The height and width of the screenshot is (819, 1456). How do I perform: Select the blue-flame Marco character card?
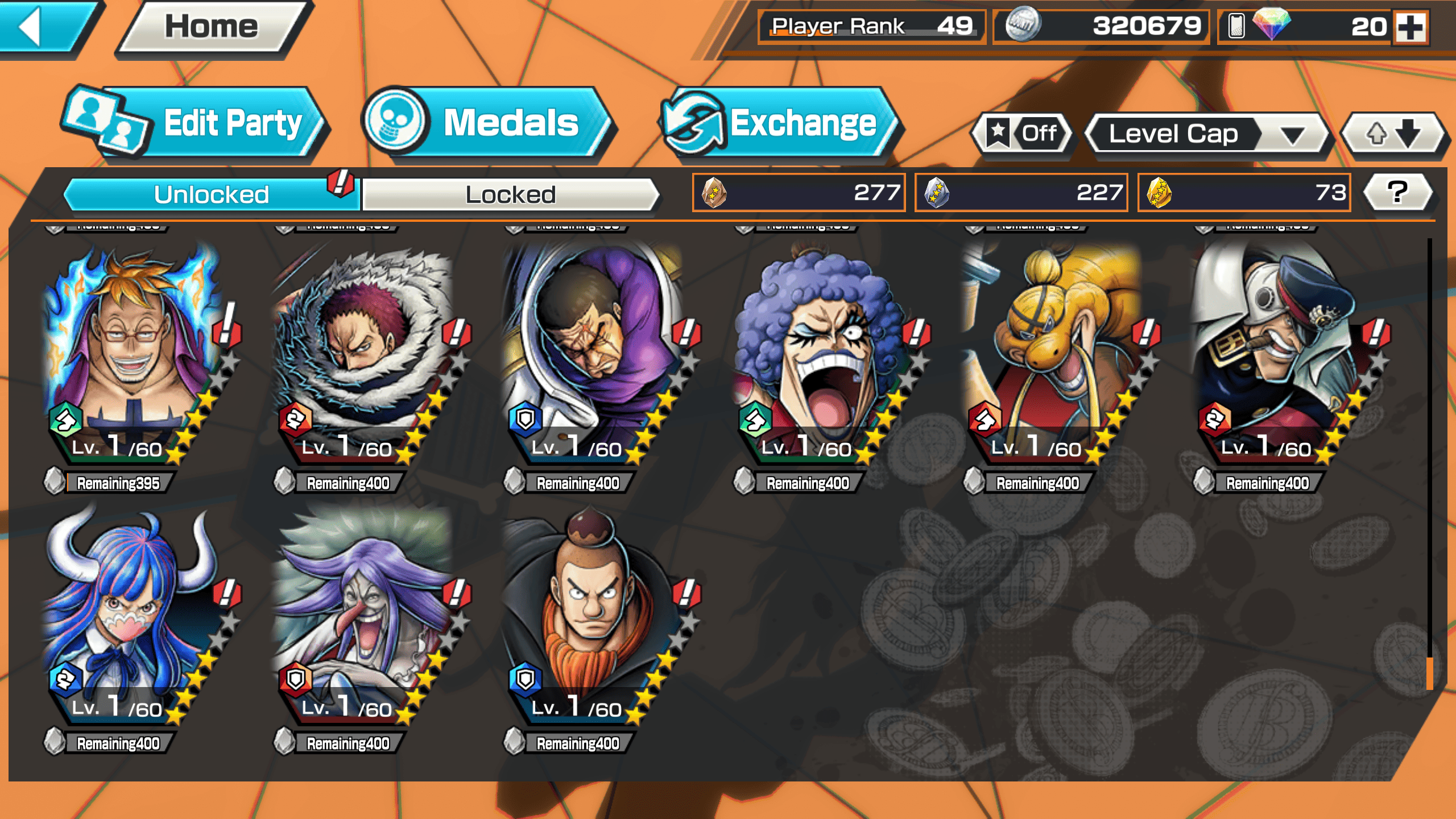pos(134,353)
